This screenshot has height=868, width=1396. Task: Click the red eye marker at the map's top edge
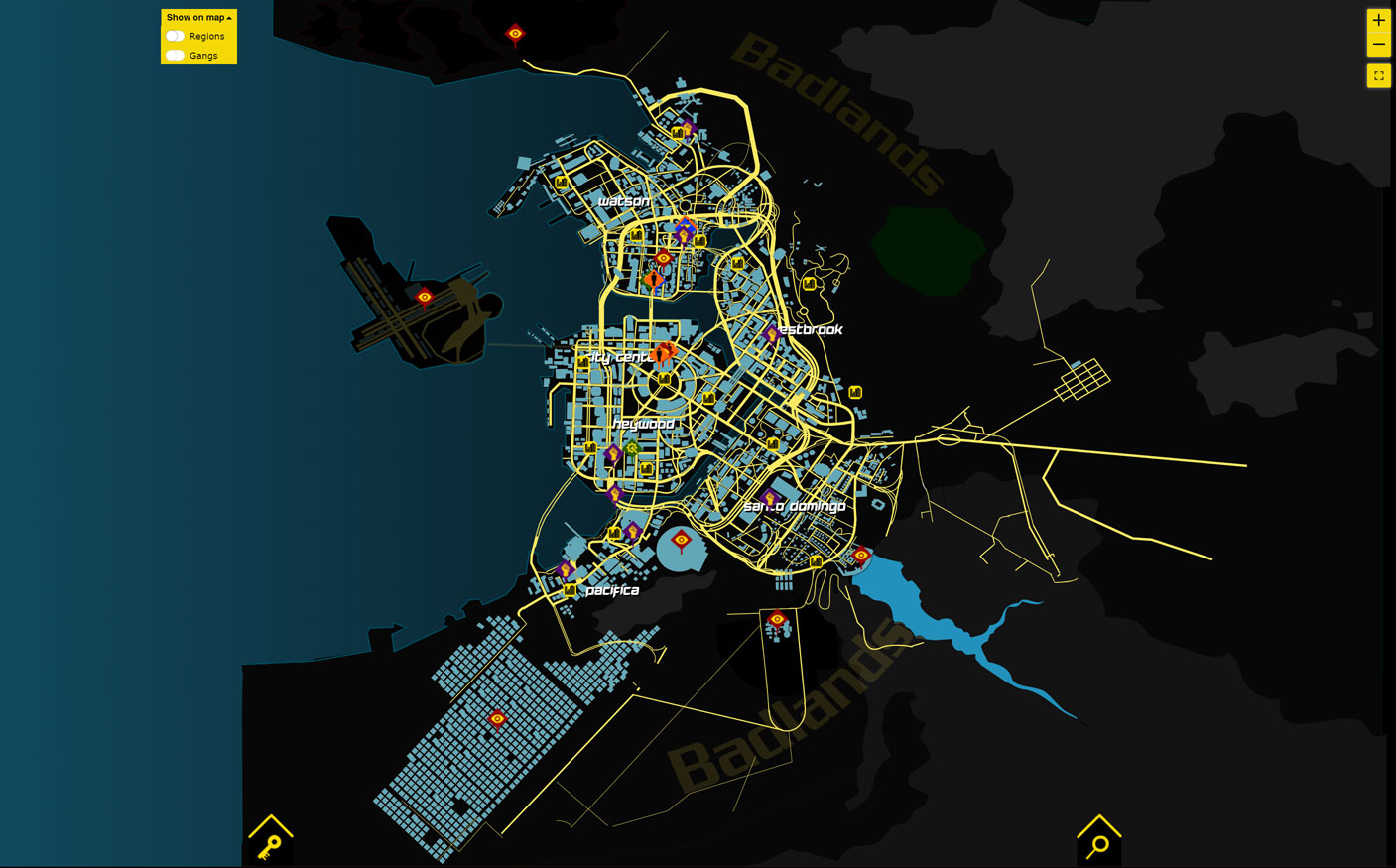515,32
